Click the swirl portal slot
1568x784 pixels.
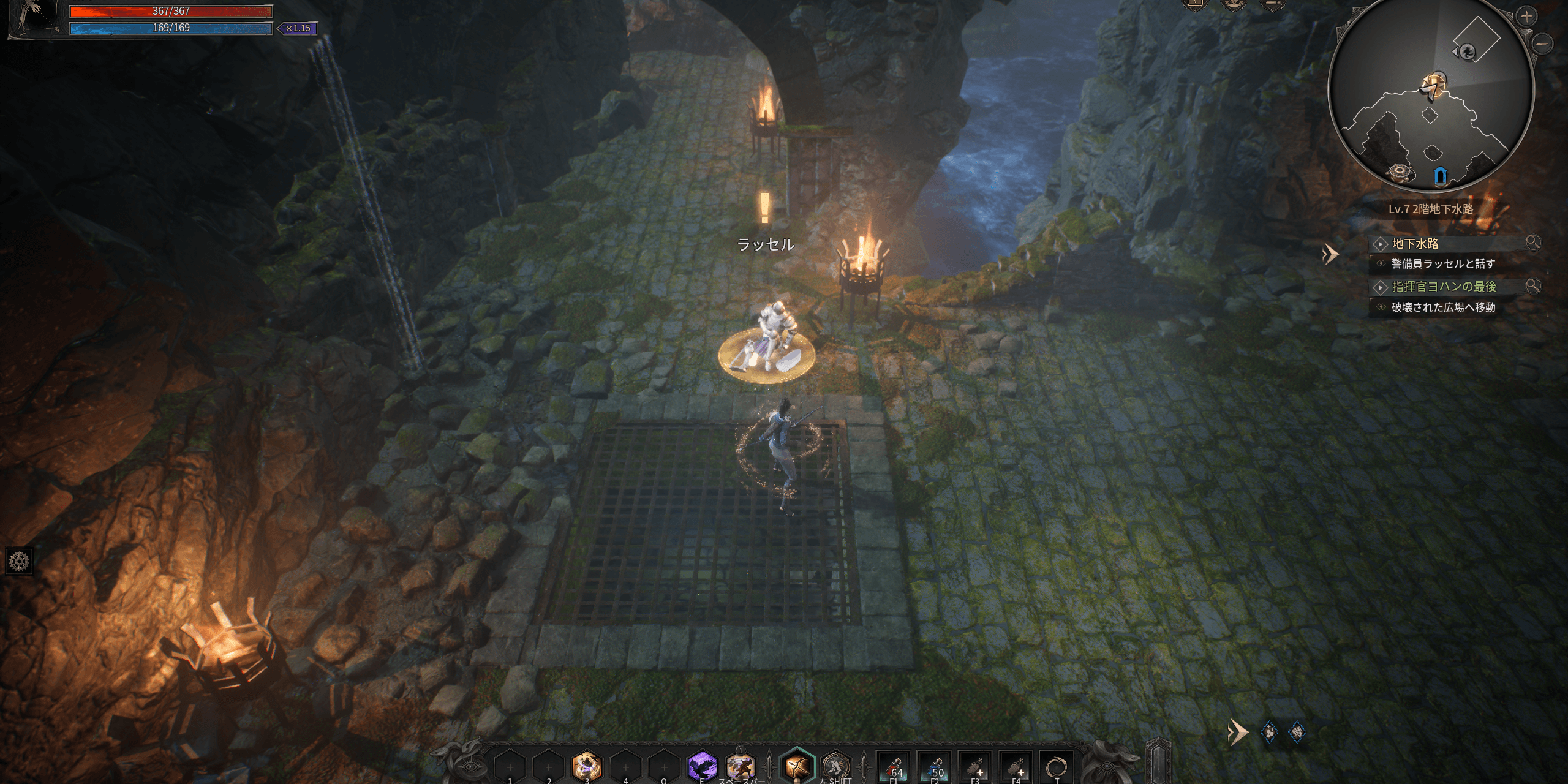pos(1057,767)
